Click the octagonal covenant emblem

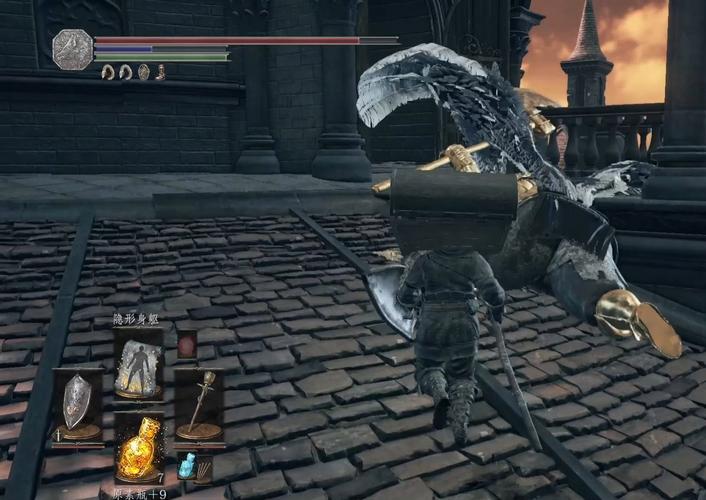pyautogui.click(x=72, y=49)
